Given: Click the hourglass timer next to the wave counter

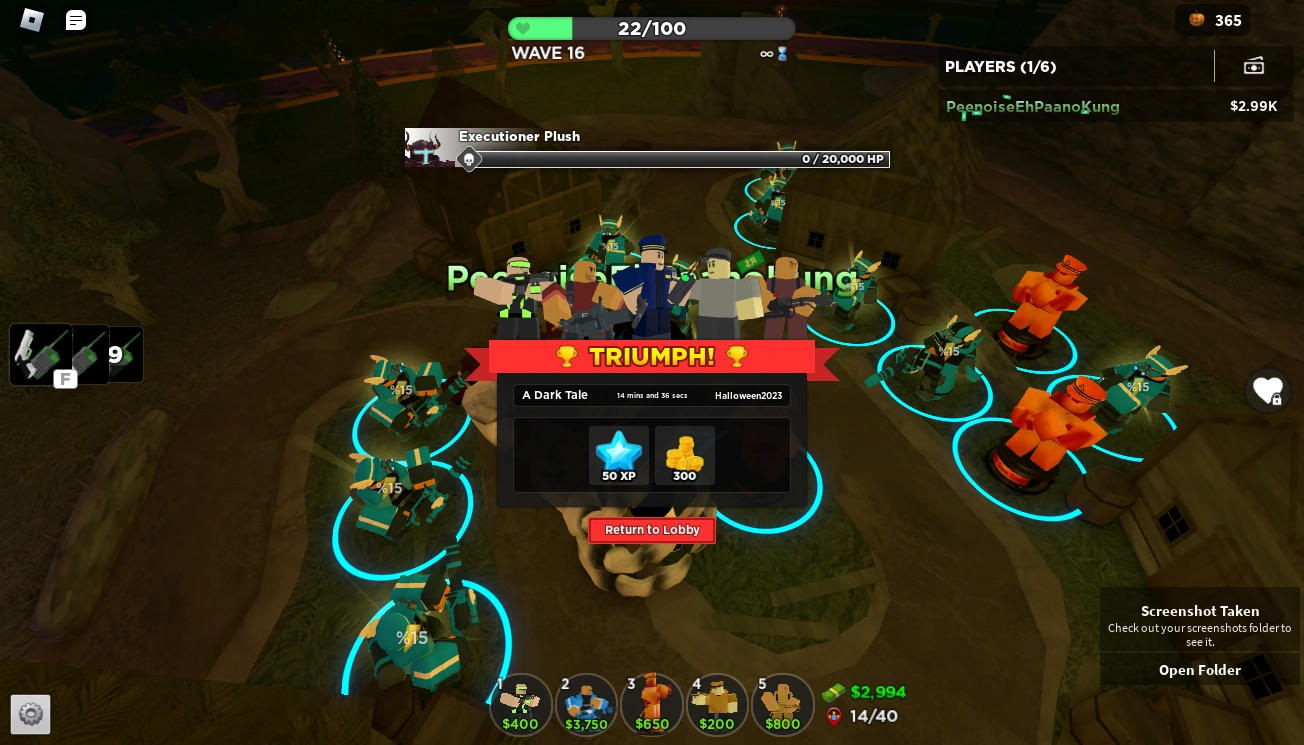Looking at the screenshot, I should tap(782, 54).
